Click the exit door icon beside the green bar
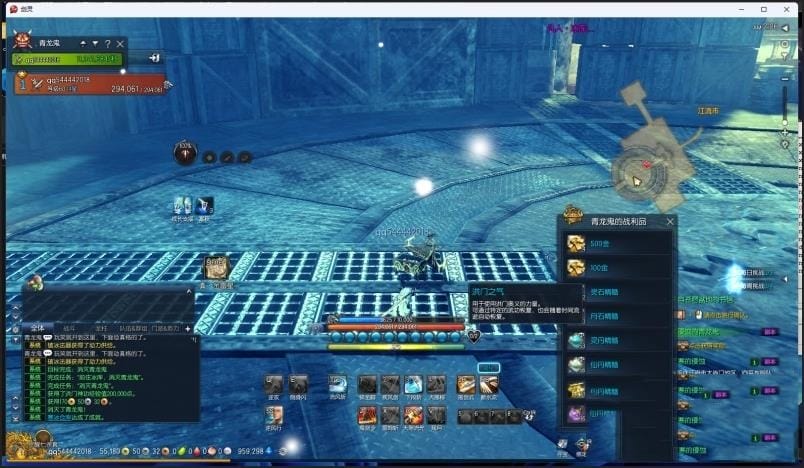Image resolution: width=804 pixels, height=468 pixels. (156, 59)
